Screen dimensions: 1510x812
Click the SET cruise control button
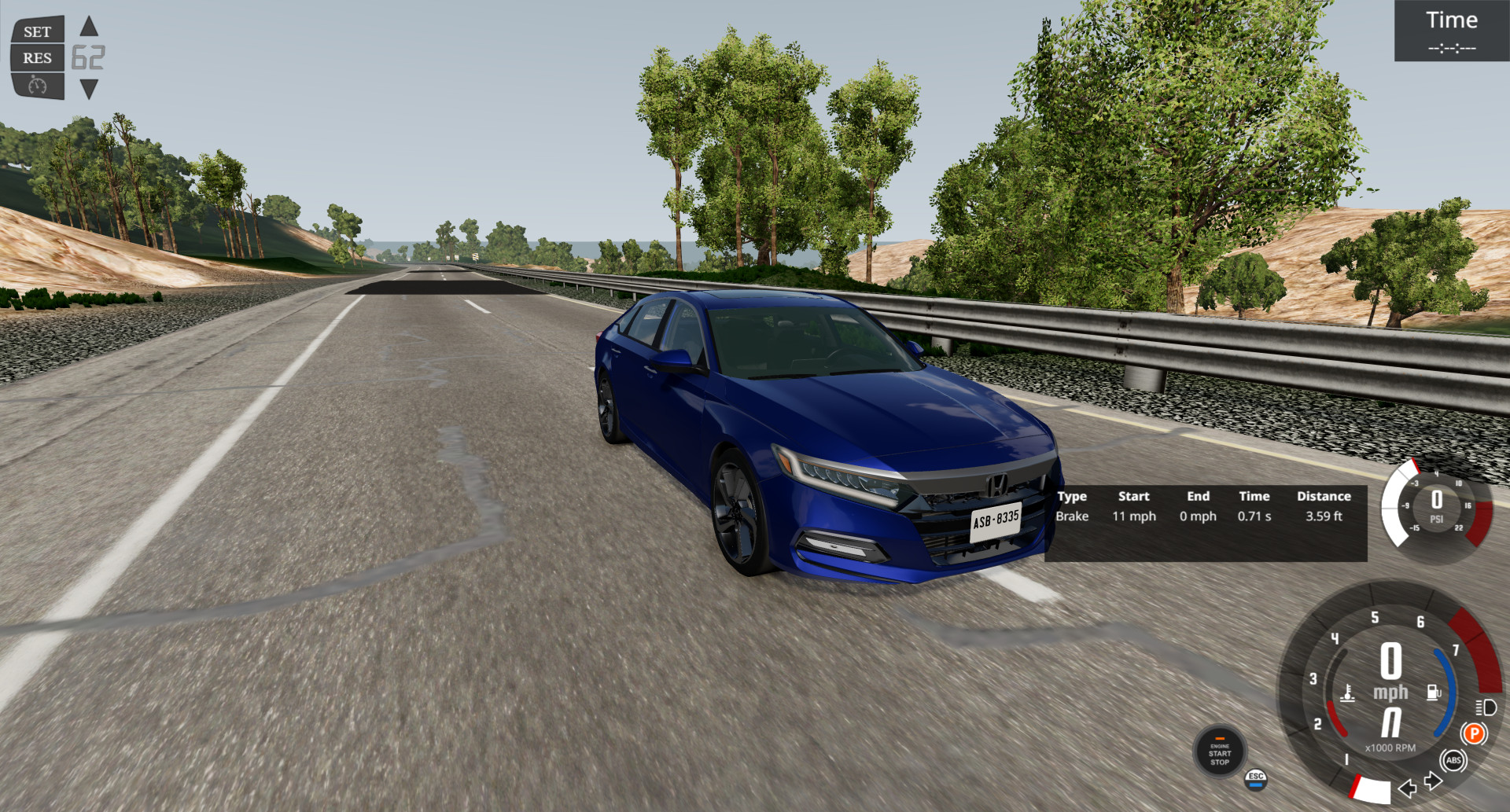(37, 32)
